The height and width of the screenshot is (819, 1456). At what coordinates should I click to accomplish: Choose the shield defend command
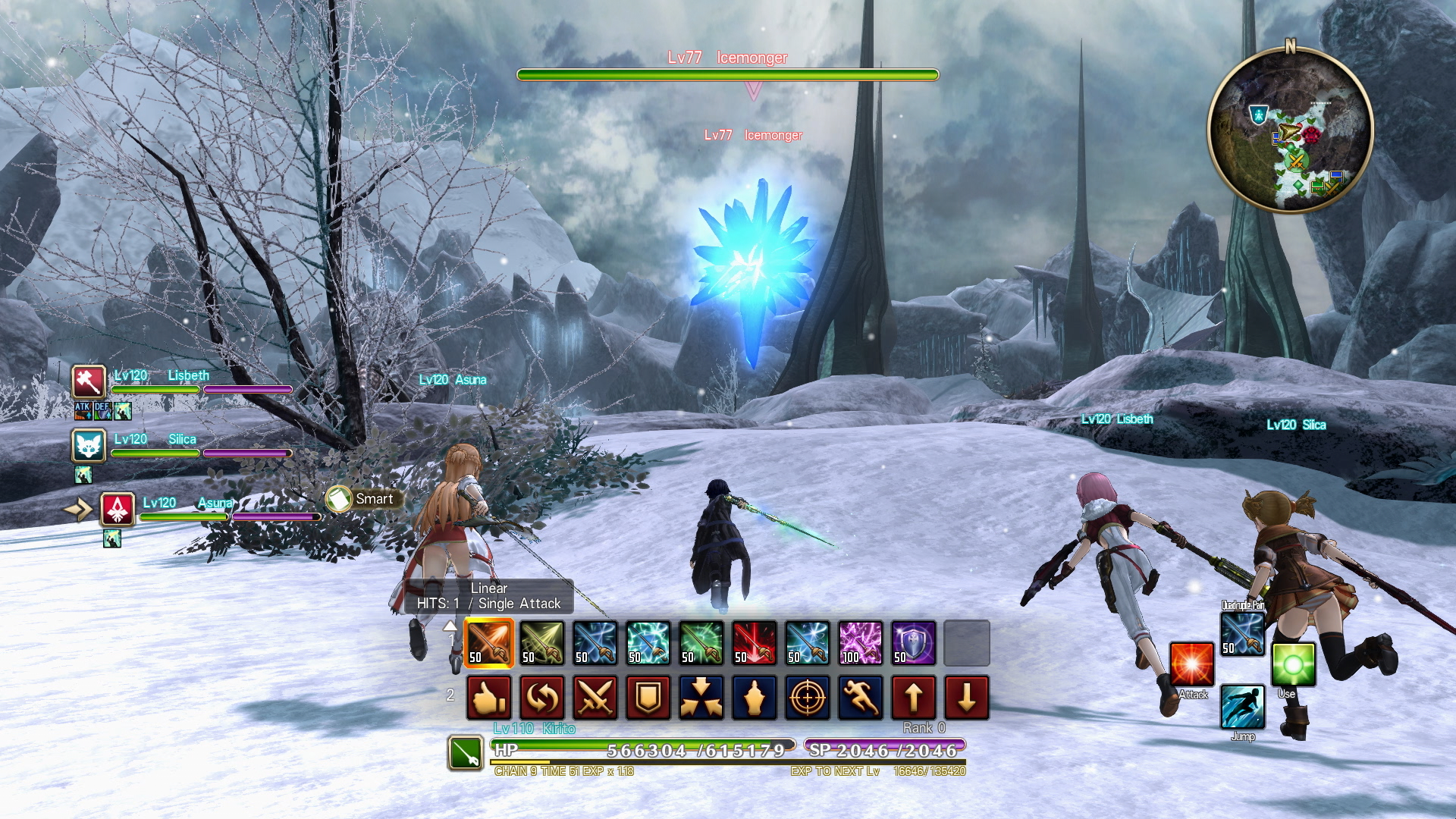click(648, 698)
